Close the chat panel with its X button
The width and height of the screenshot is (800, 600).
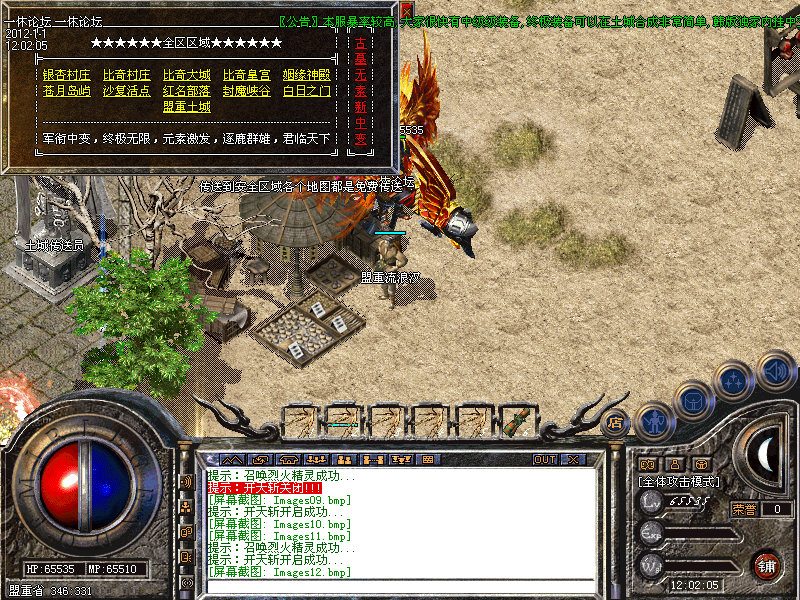coord(572,460)
